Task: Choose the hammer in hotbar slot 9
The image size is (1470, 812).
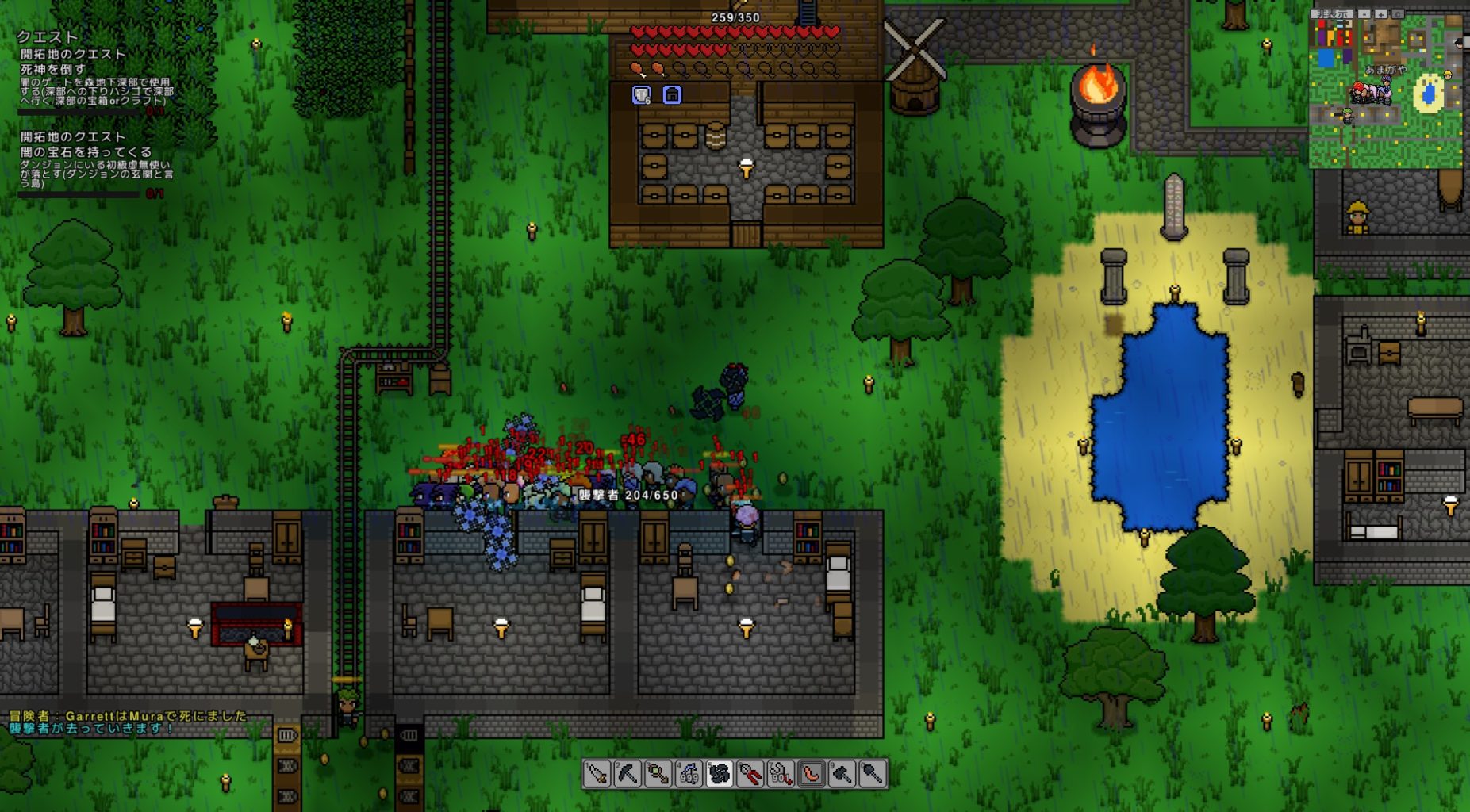Action: (x=842, y=773)
